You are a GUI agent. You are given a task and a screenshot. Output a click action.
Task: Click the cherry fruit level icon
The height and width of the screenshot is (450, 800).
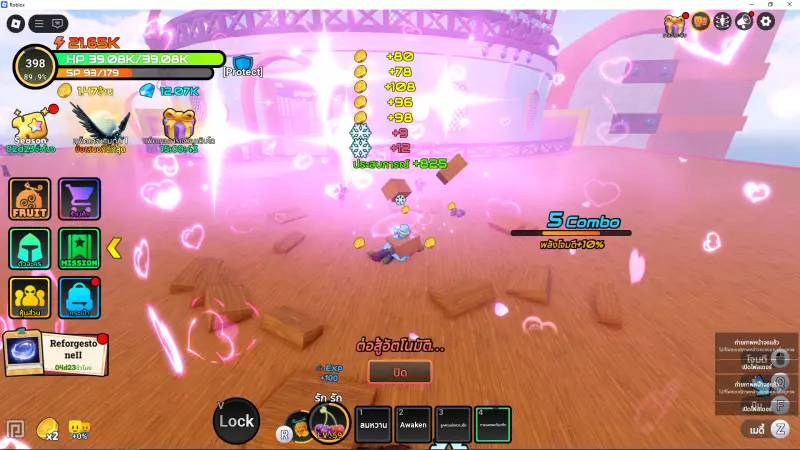click(328, 424)
